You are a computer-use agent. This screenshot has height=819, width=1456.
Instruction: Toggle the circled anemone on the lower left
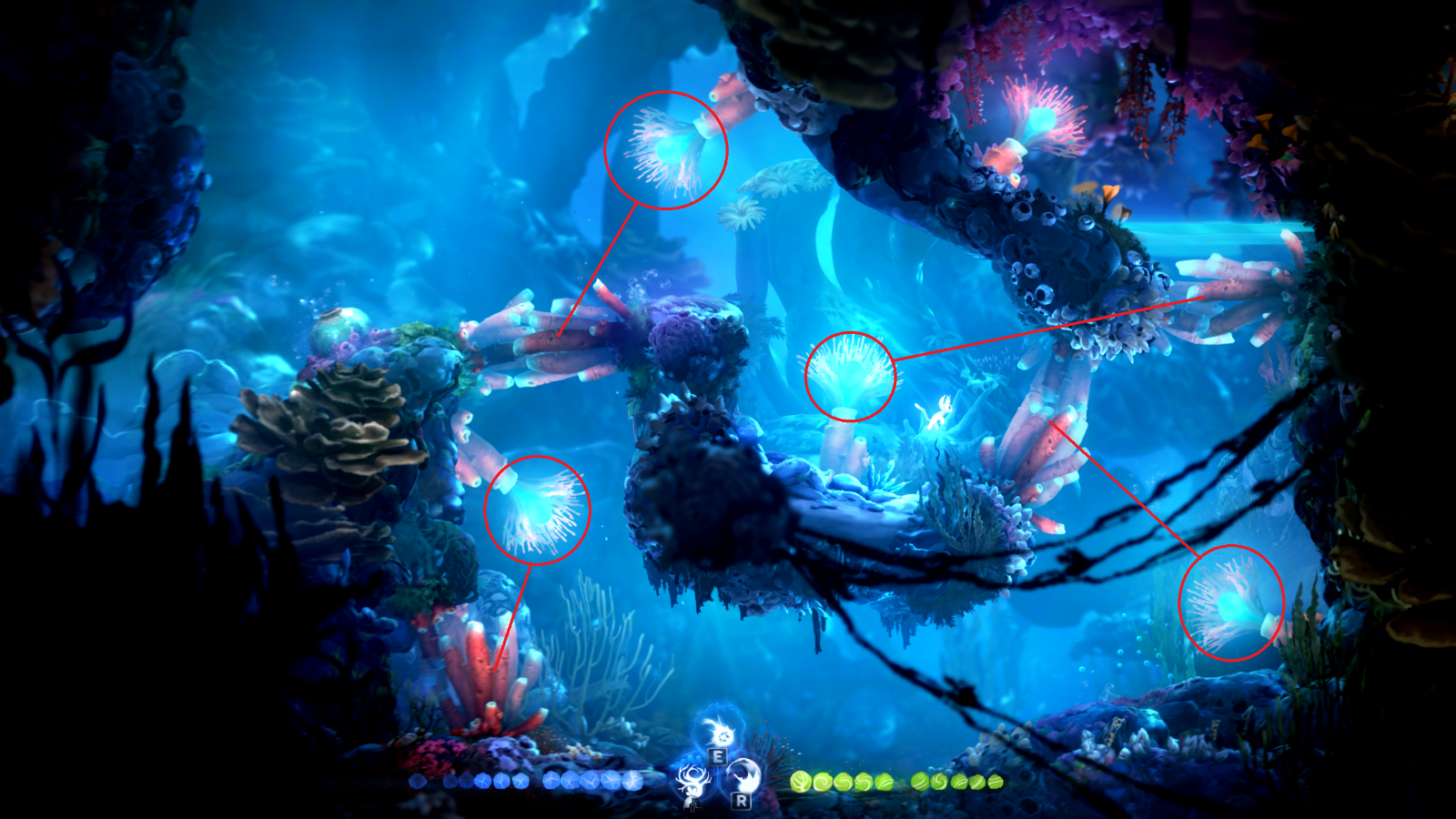coord(539,511)
